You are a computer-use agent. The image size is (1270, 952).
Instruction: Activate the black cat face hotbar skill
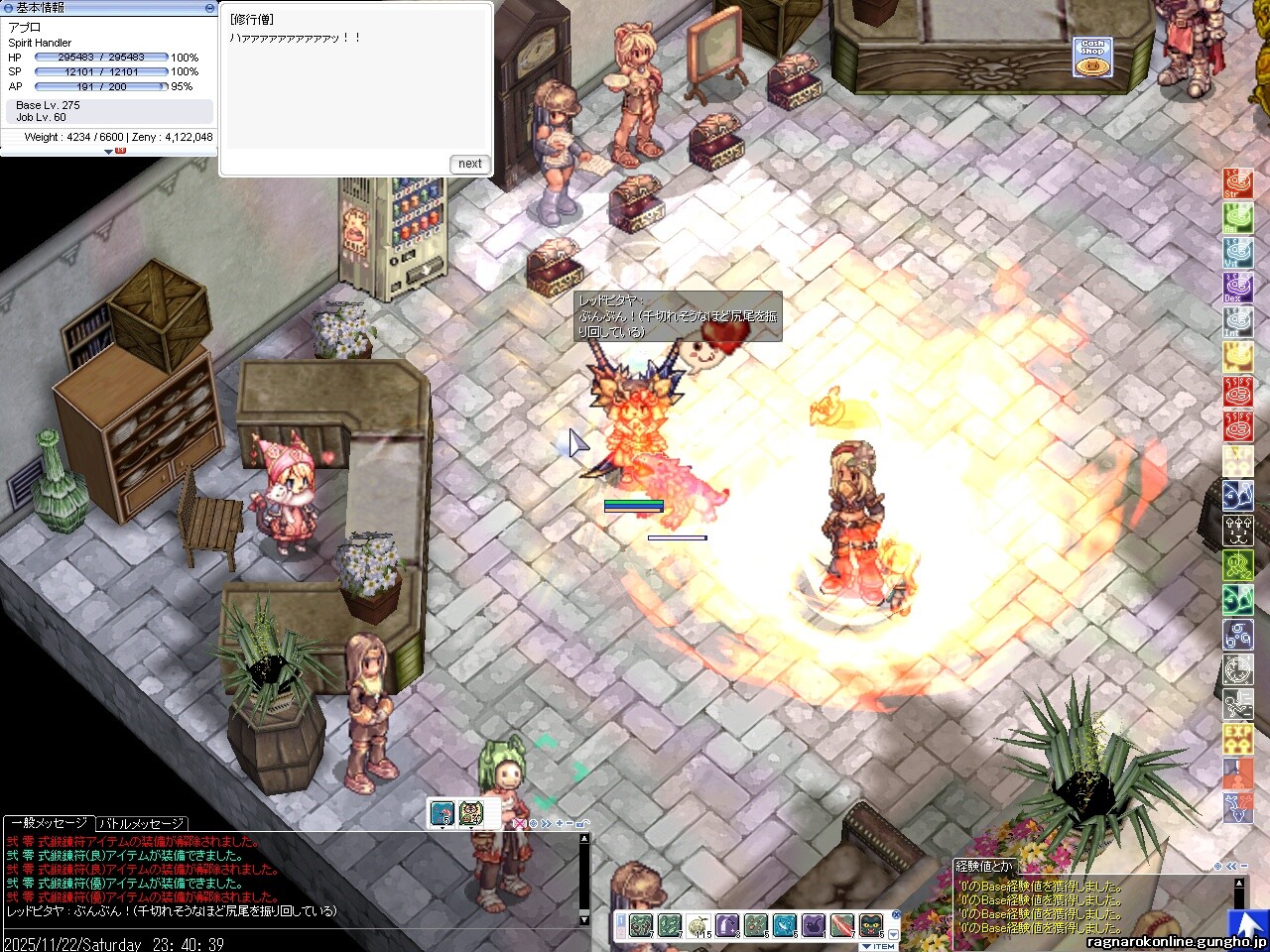(871, 925)
